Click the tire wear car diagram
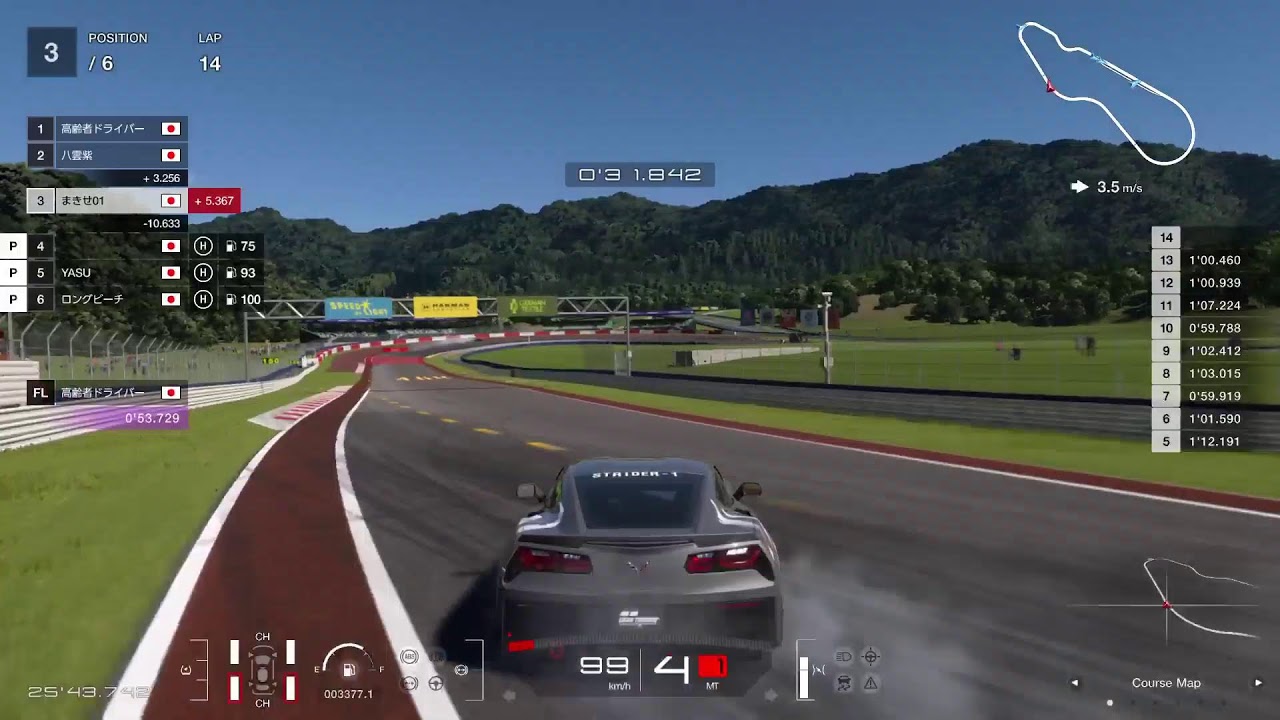 pyautogui.click(x=262, y=670)
